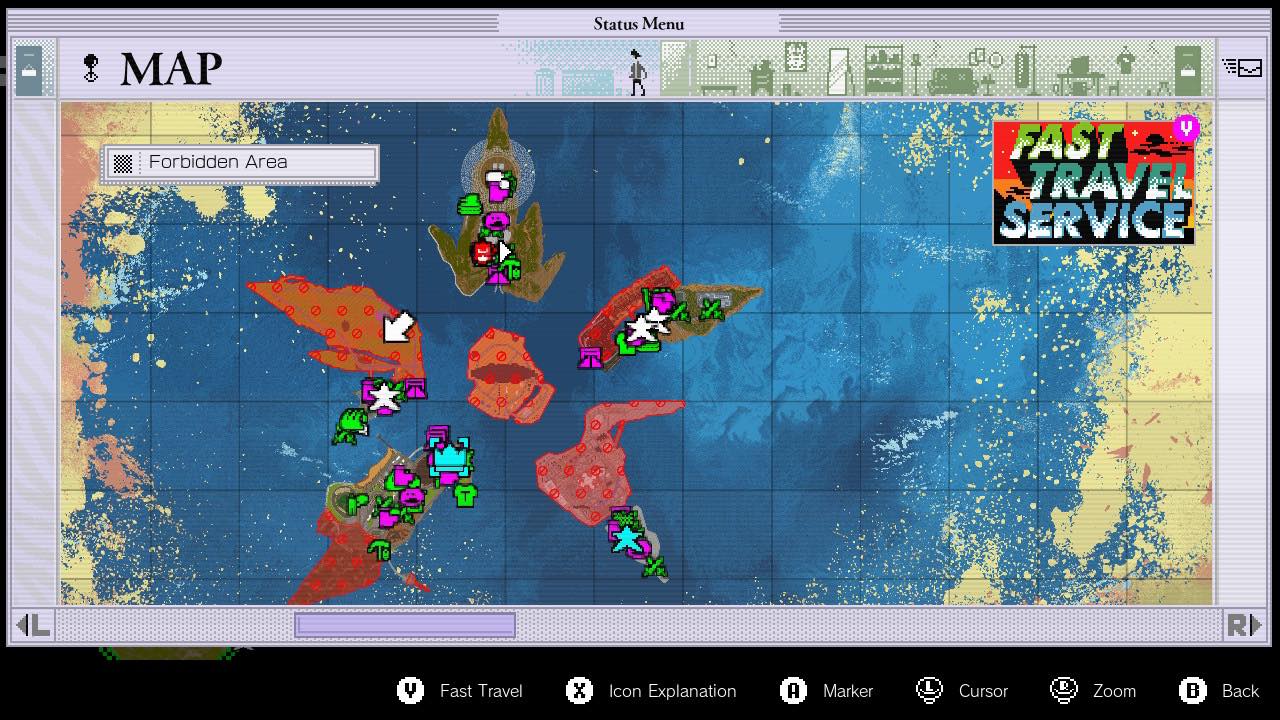This screenshot has height=720, width=1280.
Task: Click the Forbidden Area legend box
Action: click(240, 162)
